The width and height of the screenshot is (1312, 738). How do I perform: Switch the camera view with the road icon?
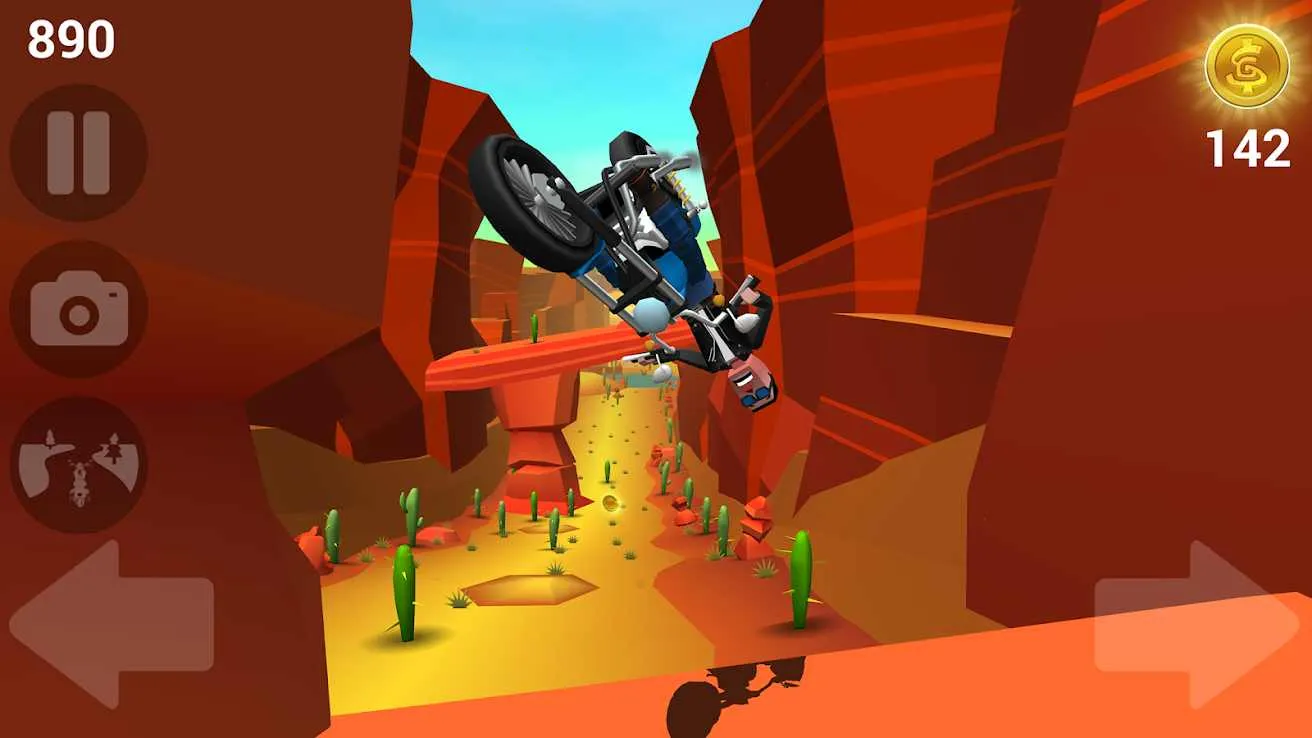[79, 465]
